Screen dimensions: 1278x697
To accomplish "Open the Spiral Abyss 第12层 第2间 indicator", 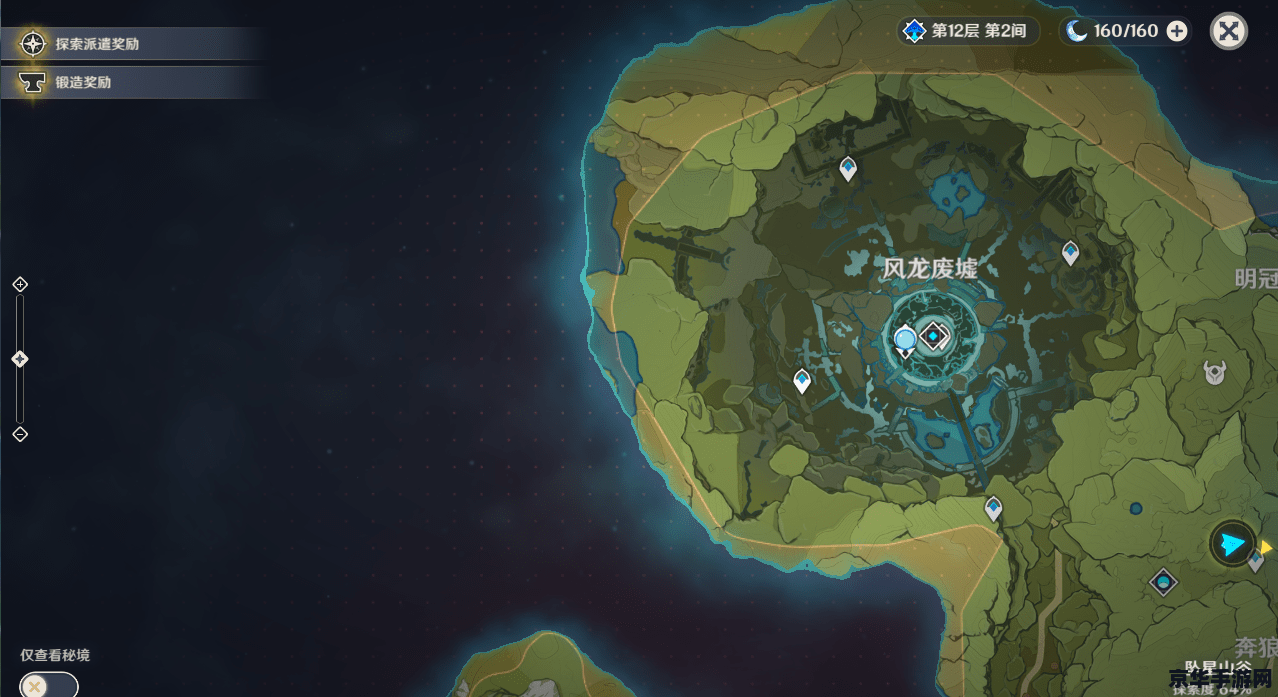I will pyautogui.click(x=966, y=31).
